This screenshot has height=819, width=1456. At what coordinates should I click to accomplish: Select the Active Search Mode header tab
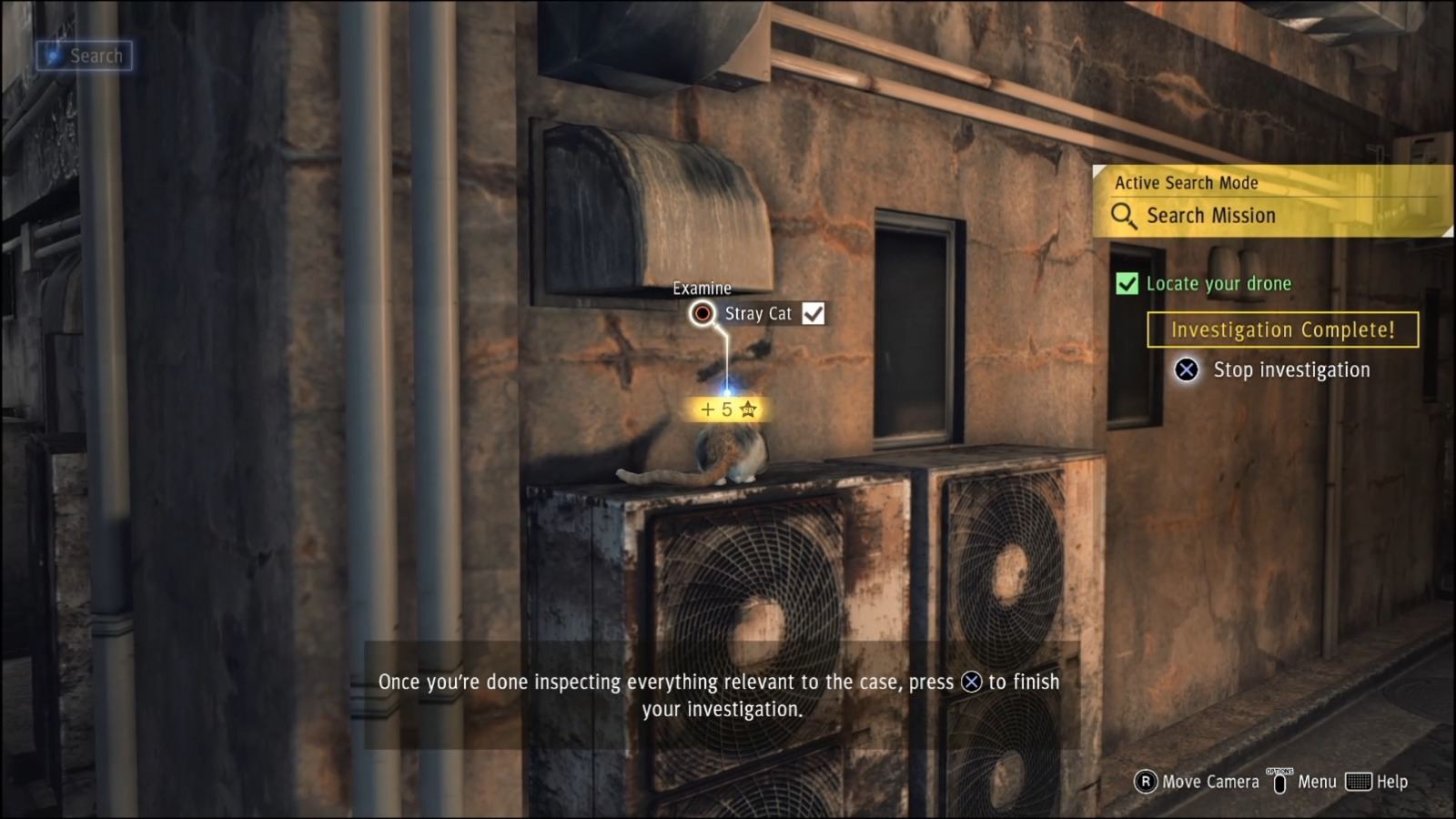(1186, 182)
